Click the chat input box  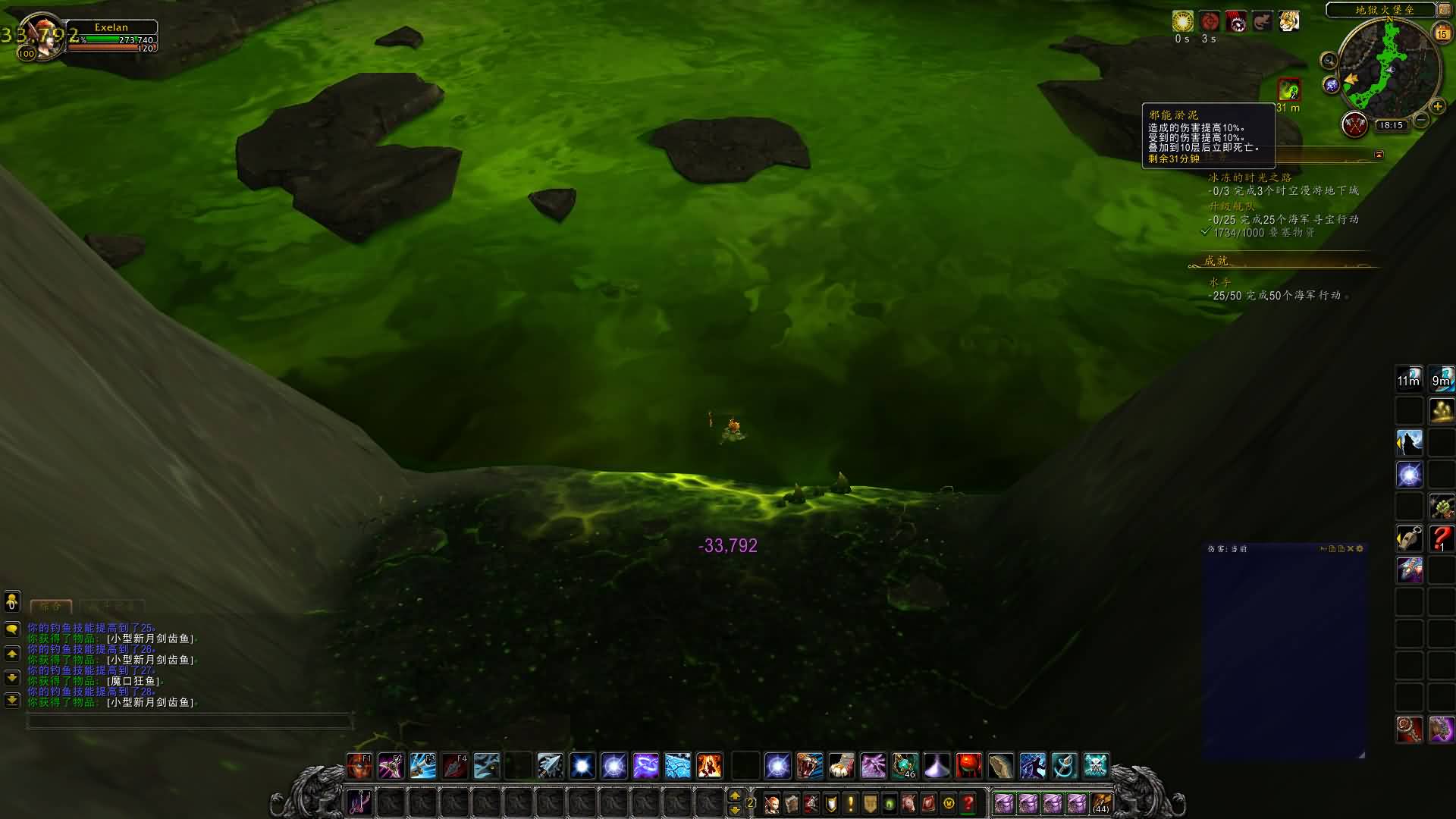190,721
